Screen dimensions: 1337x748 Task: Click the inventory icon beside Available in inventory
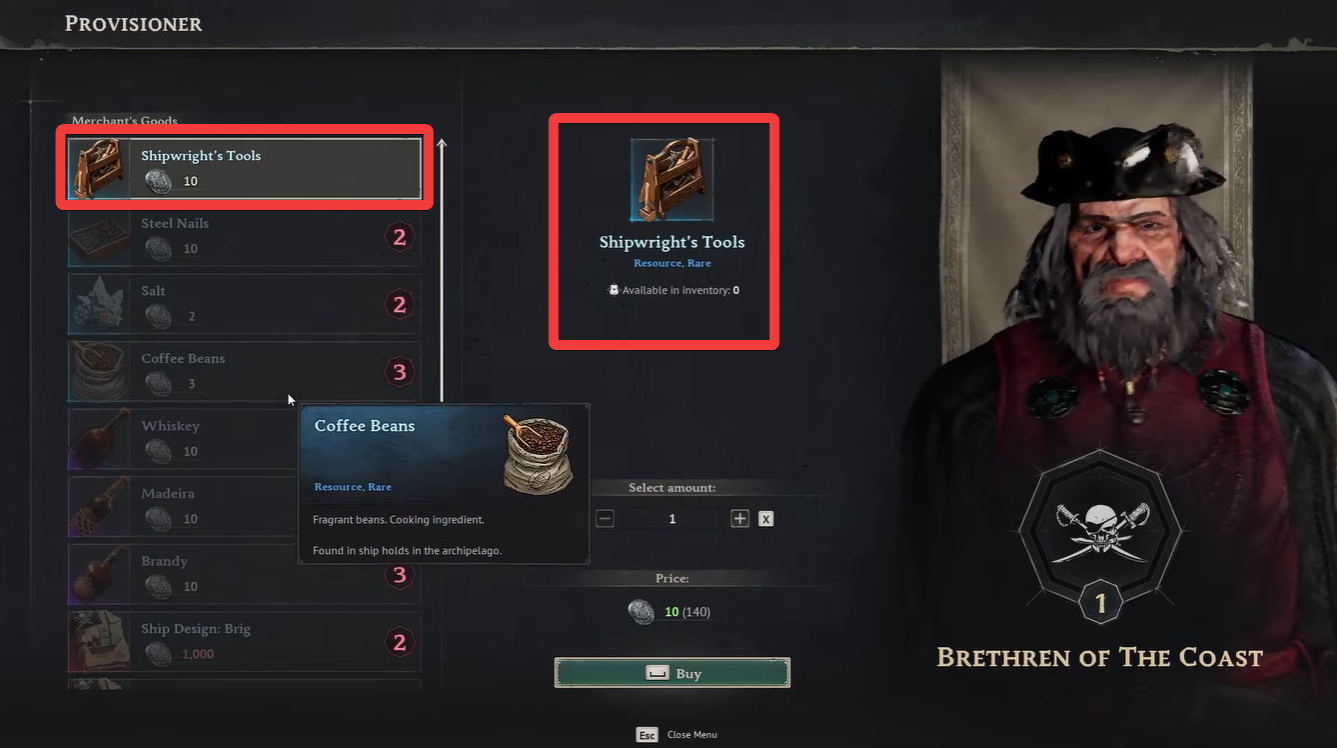point(613,289)
